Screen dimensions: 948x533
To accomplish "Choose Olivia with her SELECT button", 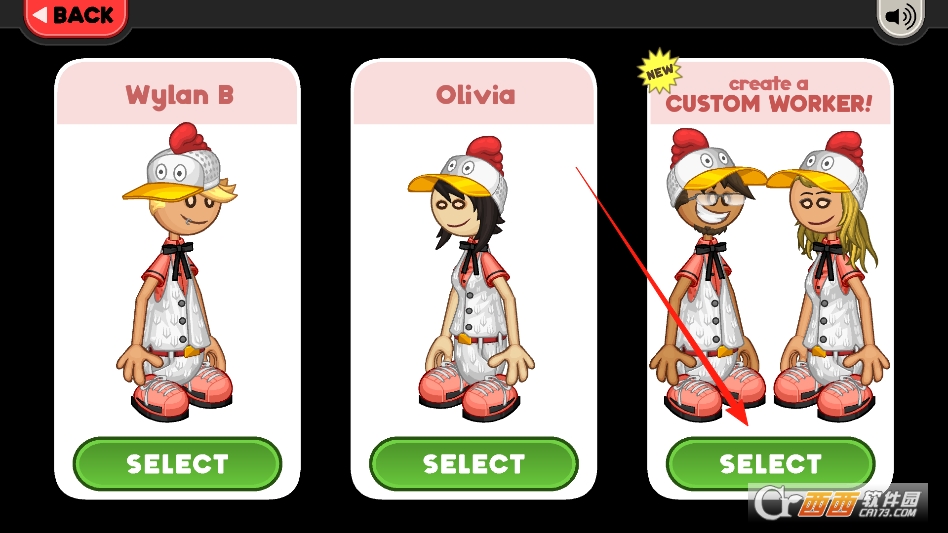I will 474,464.
